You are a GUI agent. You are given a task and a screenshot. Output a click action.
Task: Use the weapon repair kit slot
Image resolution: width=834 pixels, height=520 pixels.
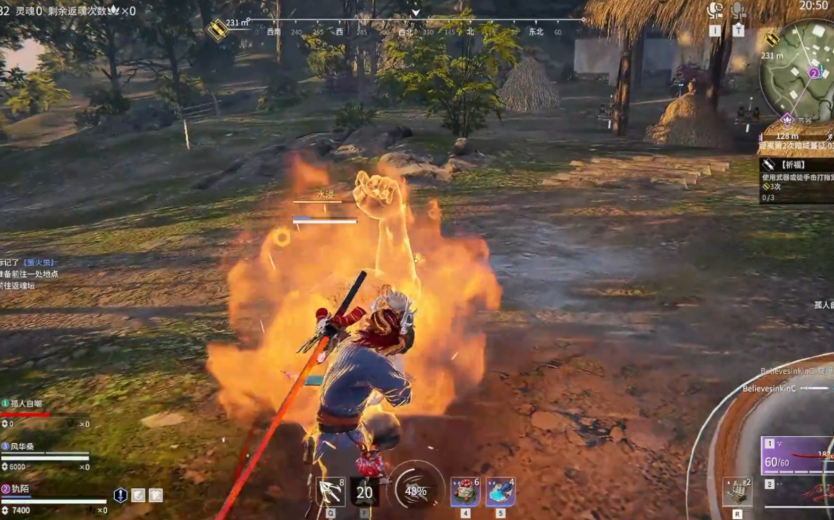tap(737, 490)
